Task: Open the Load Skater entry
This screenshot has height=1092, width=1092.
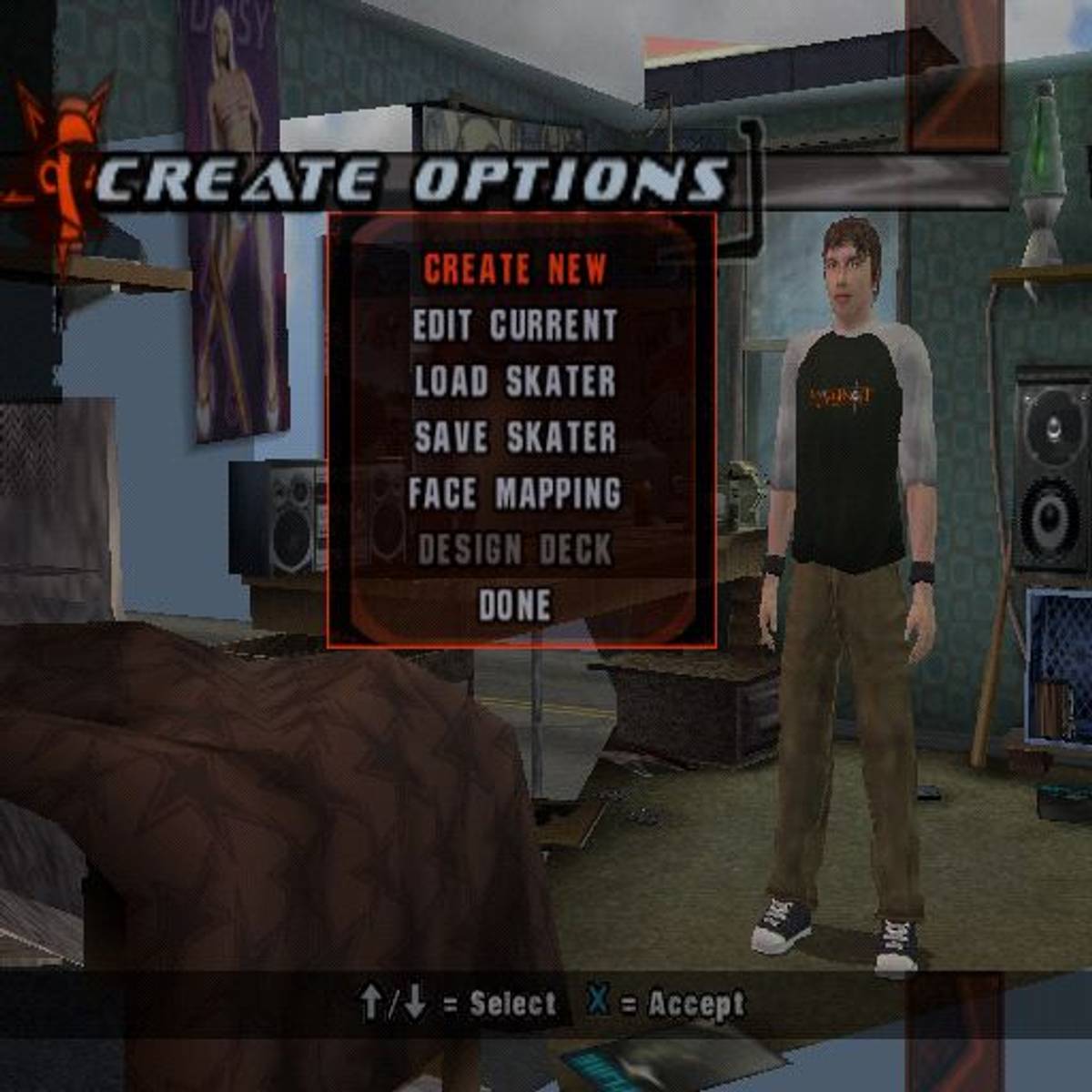Action: coord(515,382)
